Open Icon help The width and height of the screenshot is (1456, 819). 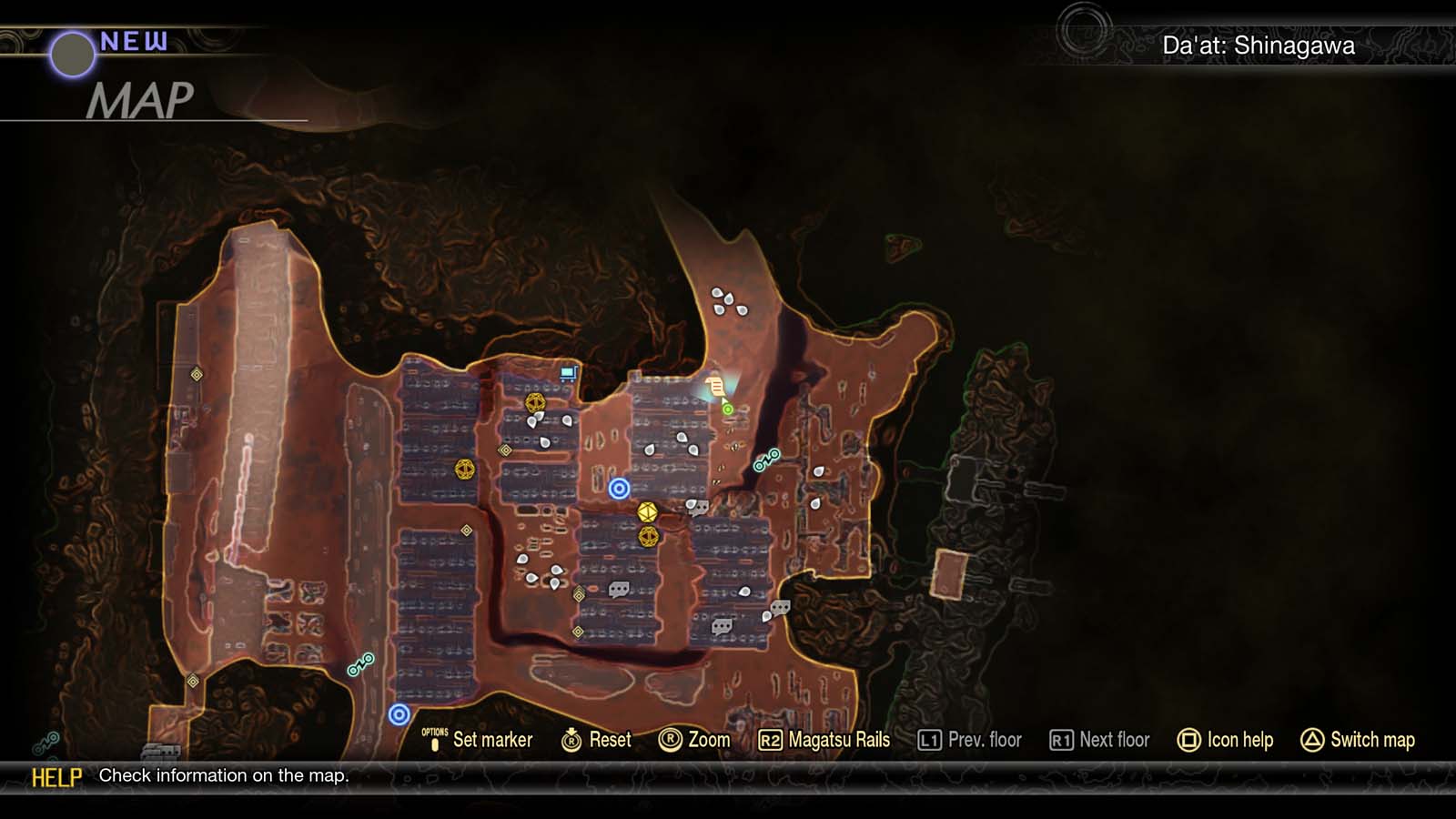click(x=1228, y=740)
